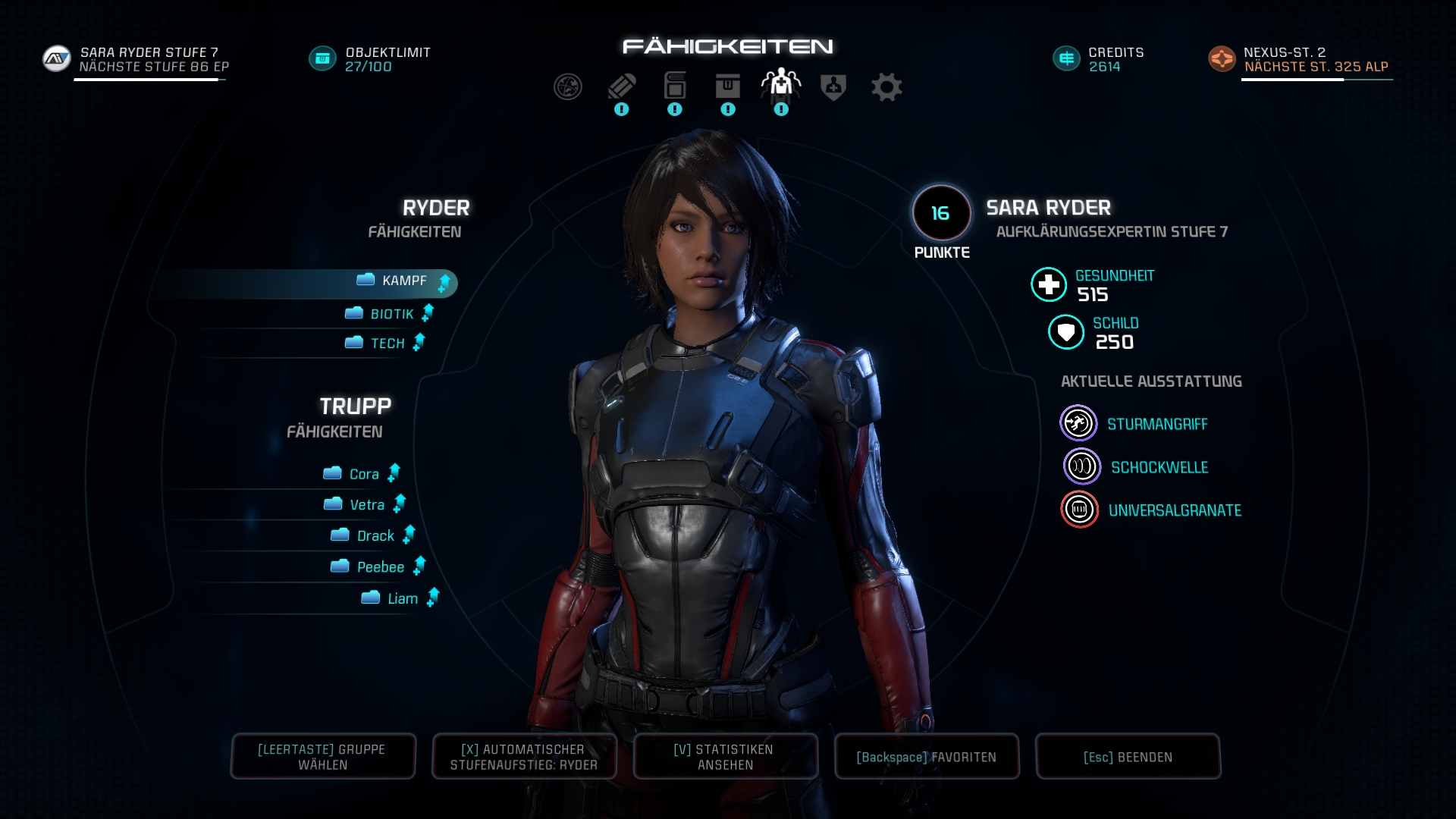The height and width of the screenshot is (819, 1456).
Task: Open the Favoriten button
Action: (x=927, y=757)
